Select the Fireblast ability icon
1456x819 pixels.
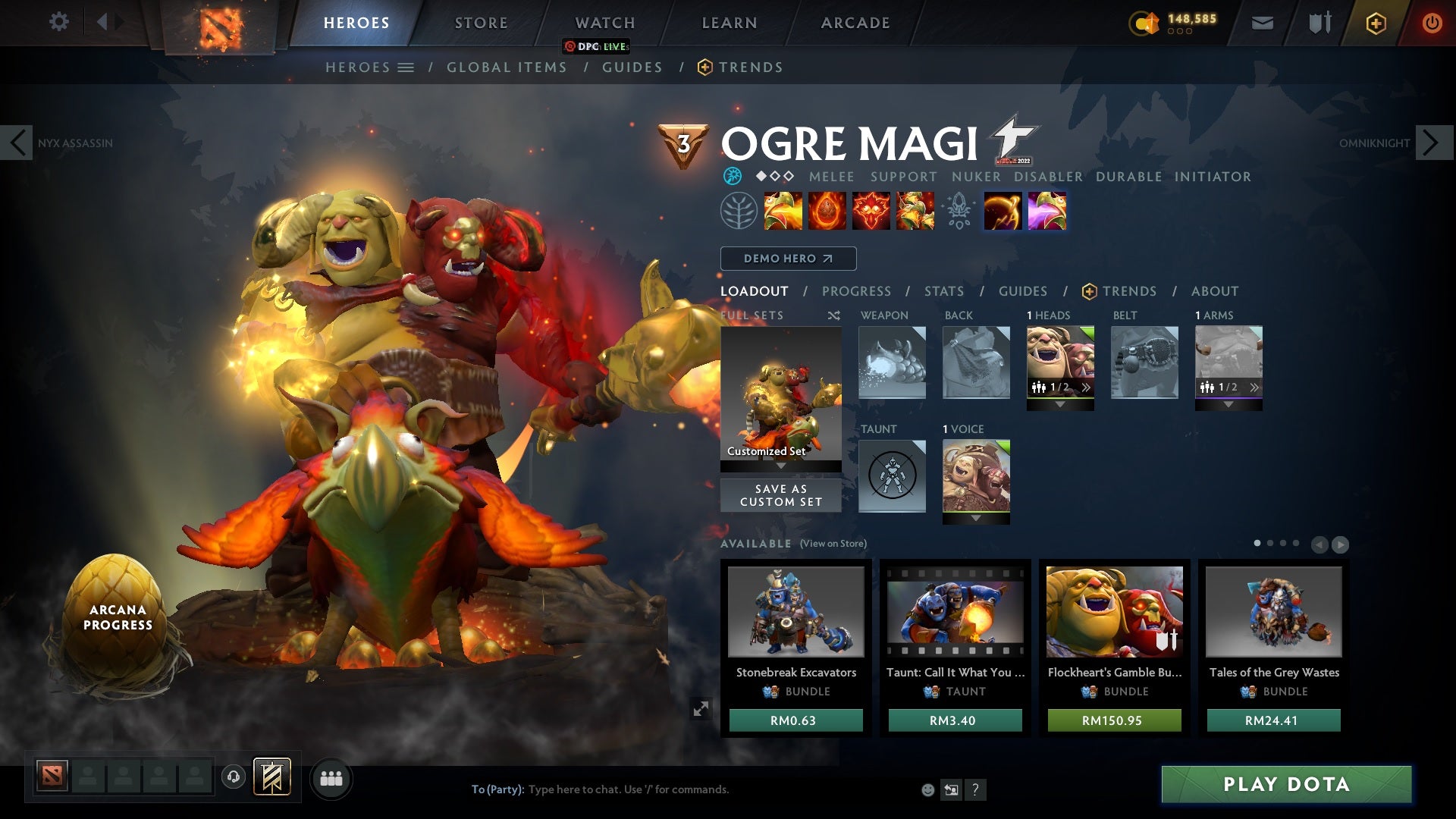[x=783, y=212]
